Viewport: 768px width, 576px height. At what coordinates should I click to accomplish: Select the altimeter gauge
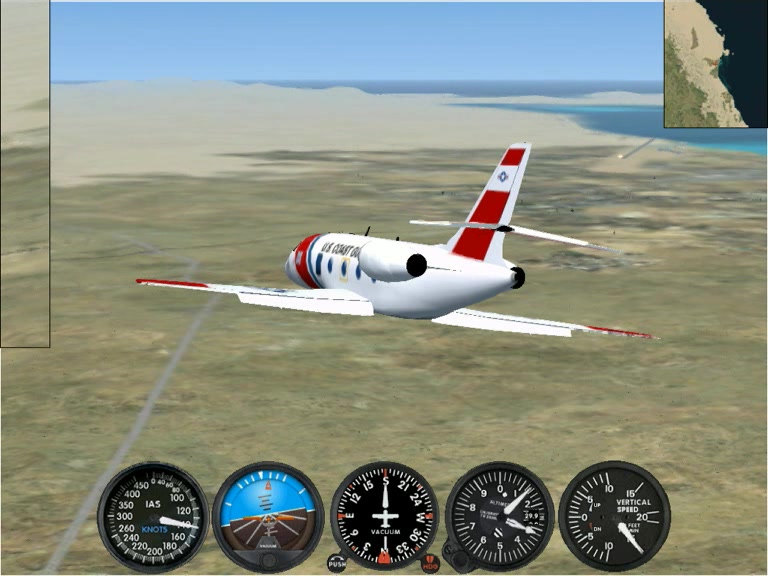click(x=499, y=514)
